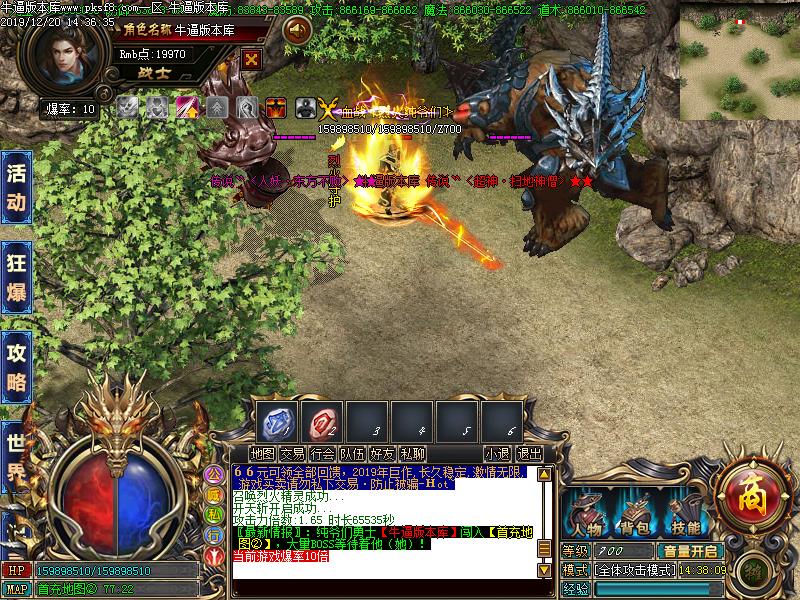
Task: Open the 交易 trade button
Action: click(x=292, y=454)
